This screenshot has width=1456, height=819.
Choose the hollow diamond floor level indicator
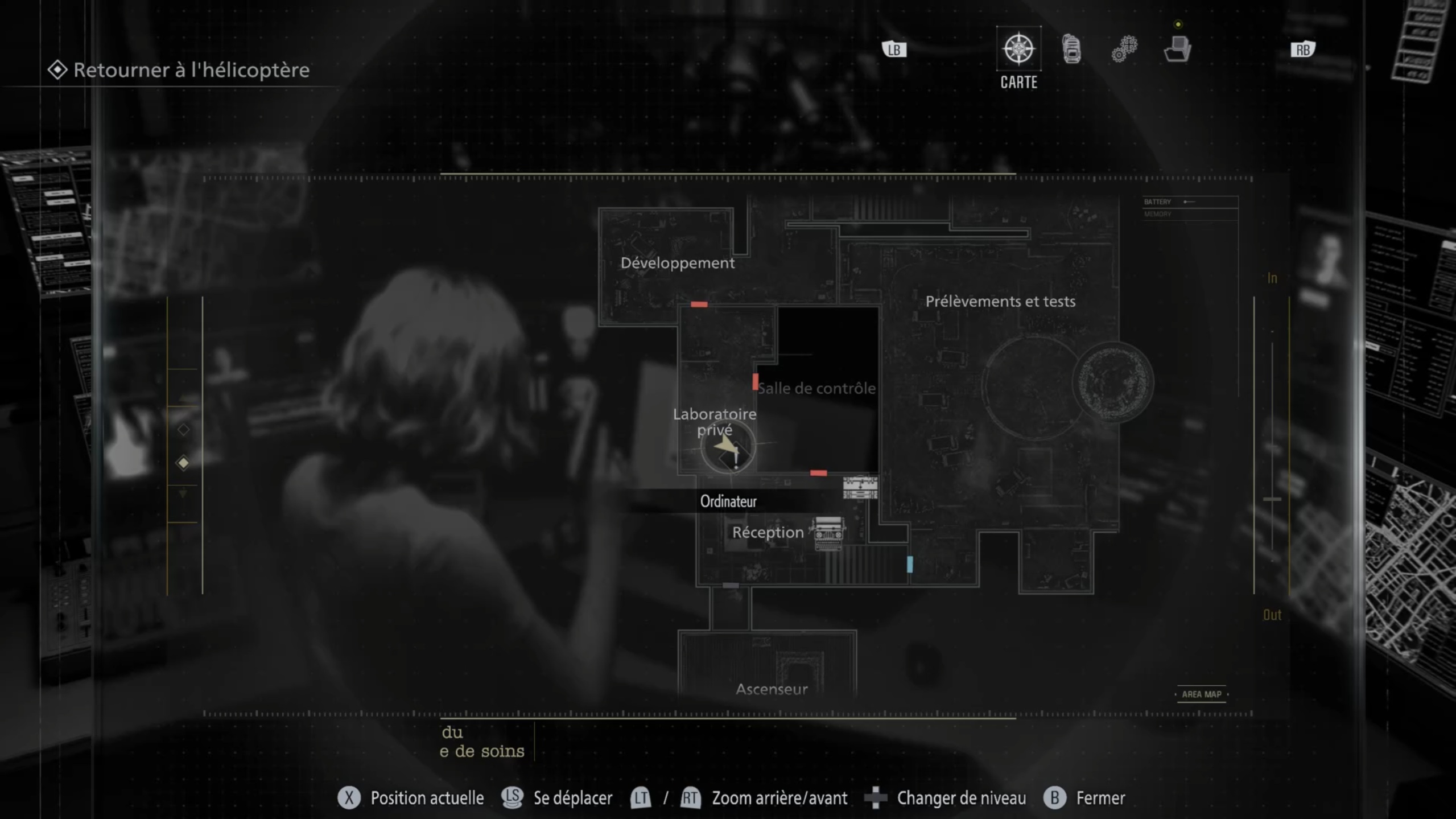tap(183, 430)
